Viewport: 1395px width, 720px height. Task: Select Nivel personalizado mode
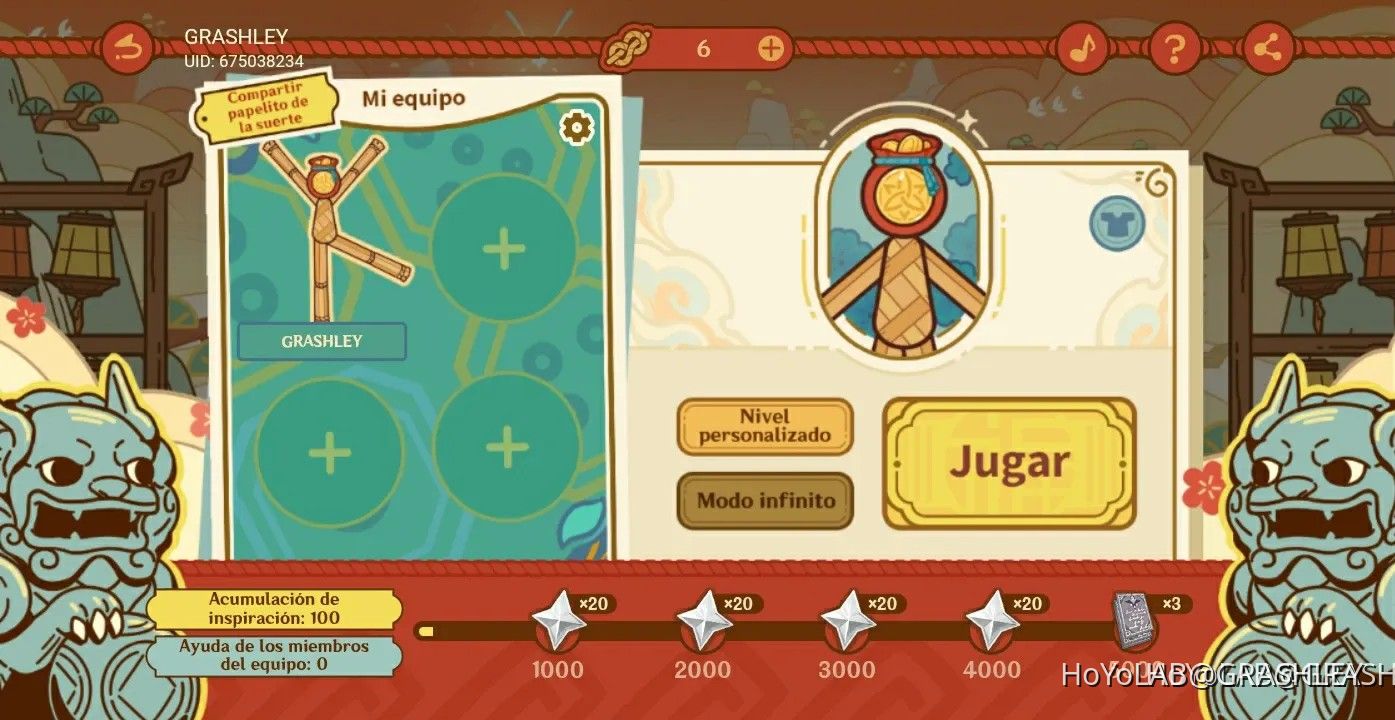(764, 427)
